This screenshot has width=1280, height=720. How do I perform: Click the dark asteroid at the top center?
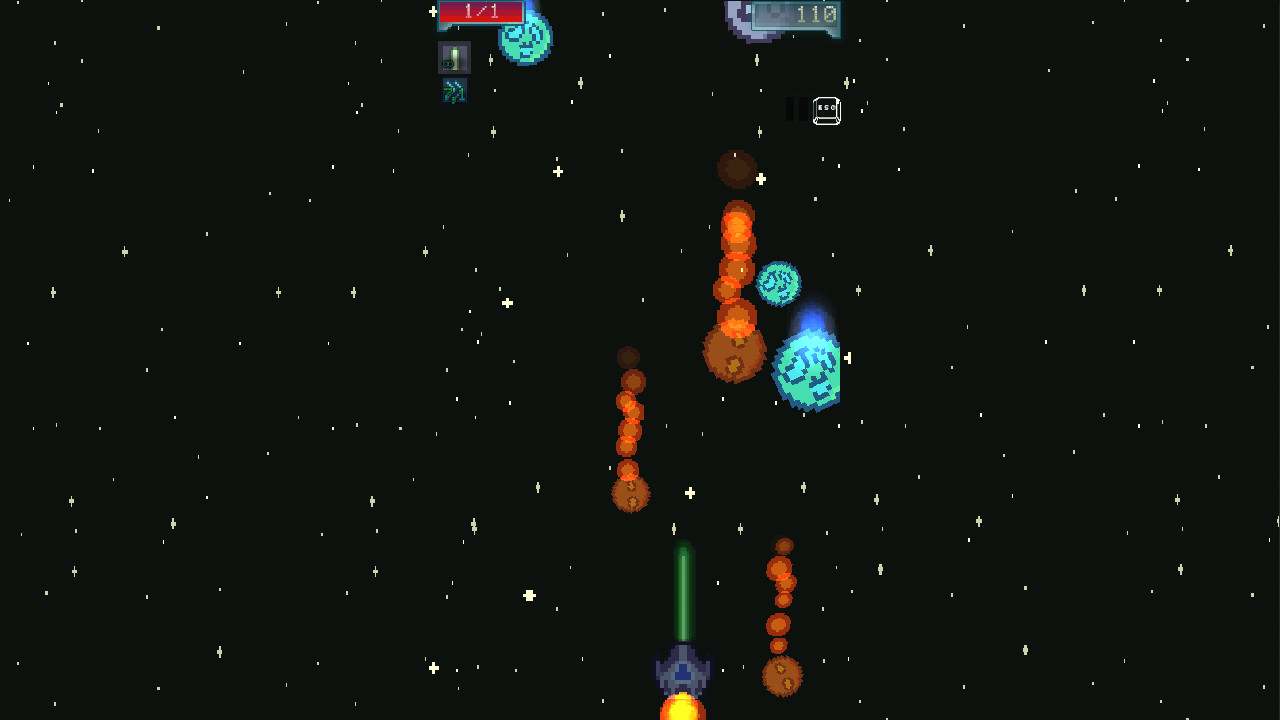pos(737,169)
